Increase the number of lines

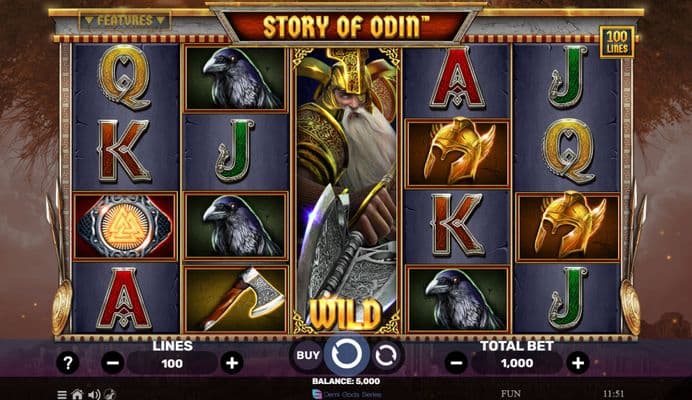232,363
